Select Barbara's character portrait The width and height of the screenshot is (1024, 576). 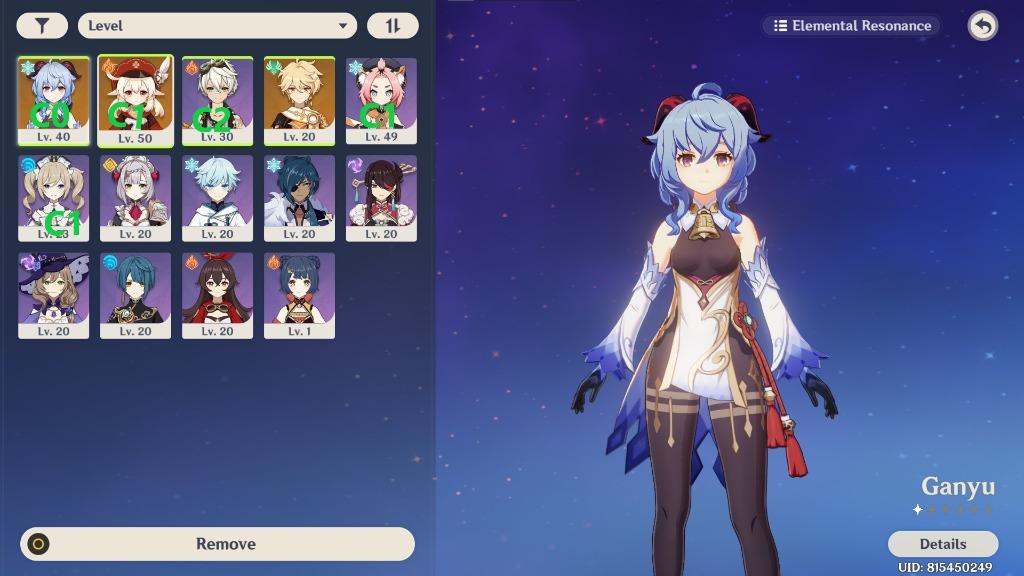53,198
